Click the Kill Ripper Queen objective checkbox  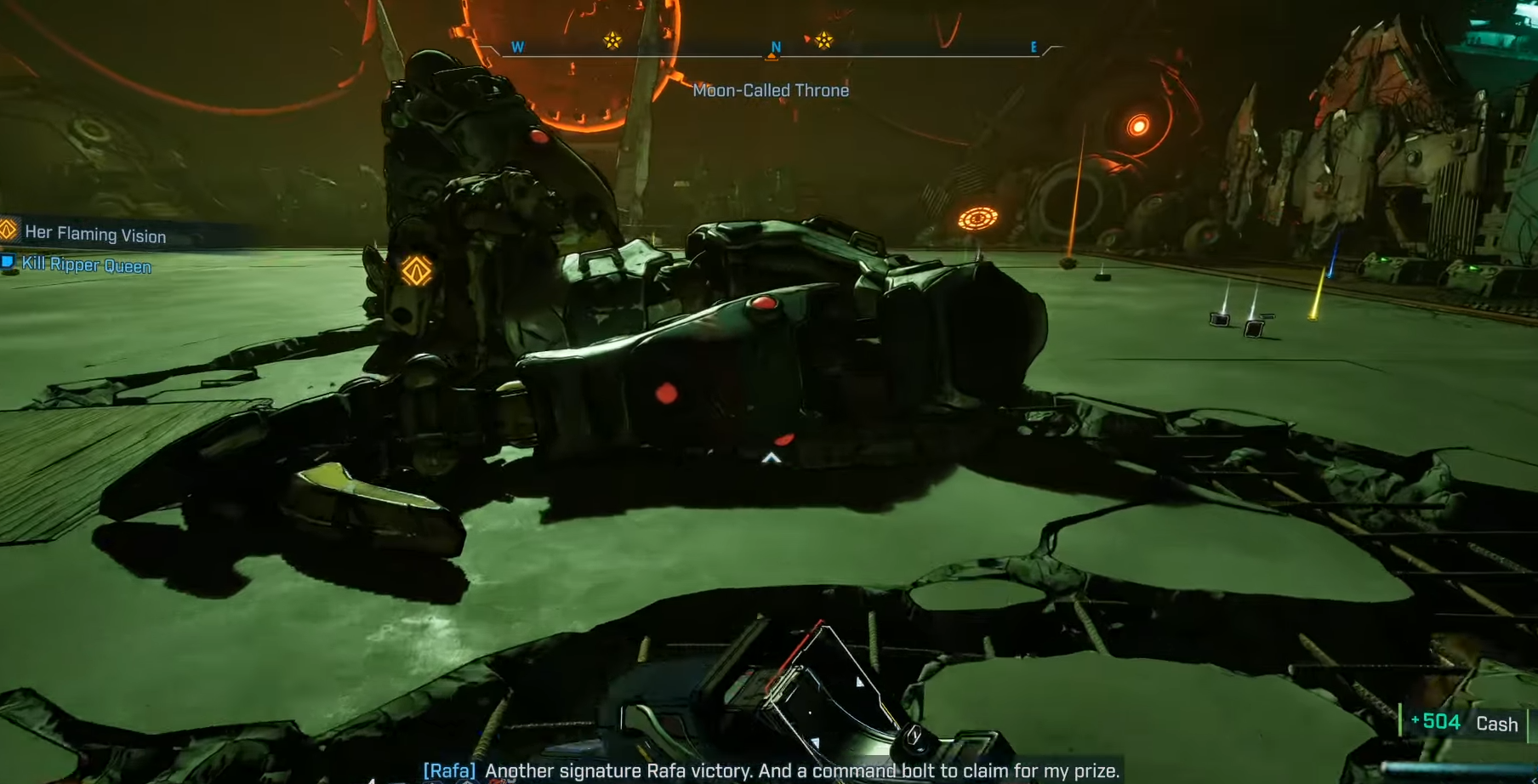(x=8, y=262)
